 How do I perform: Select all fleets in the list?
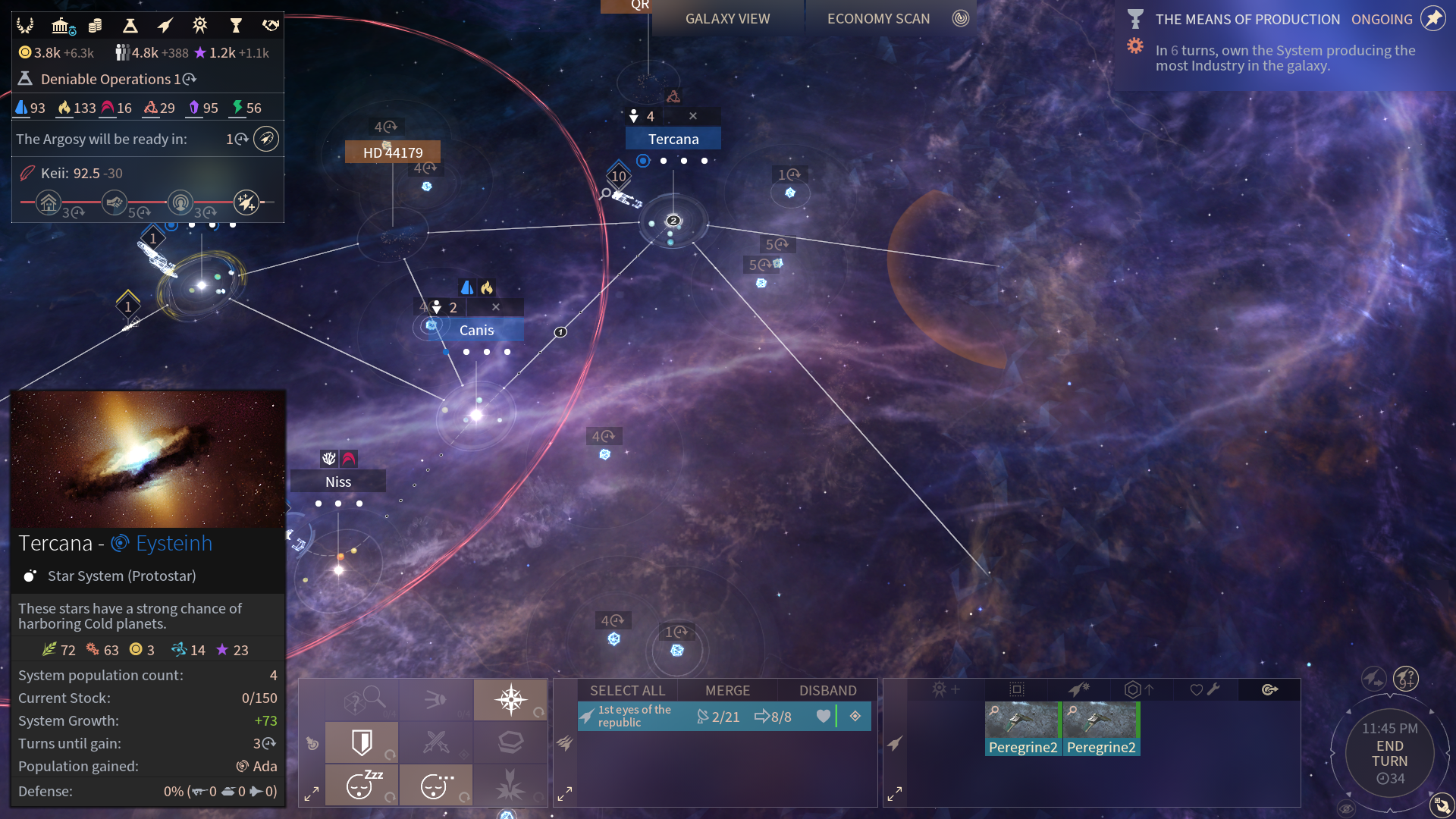tap(627, 690)
